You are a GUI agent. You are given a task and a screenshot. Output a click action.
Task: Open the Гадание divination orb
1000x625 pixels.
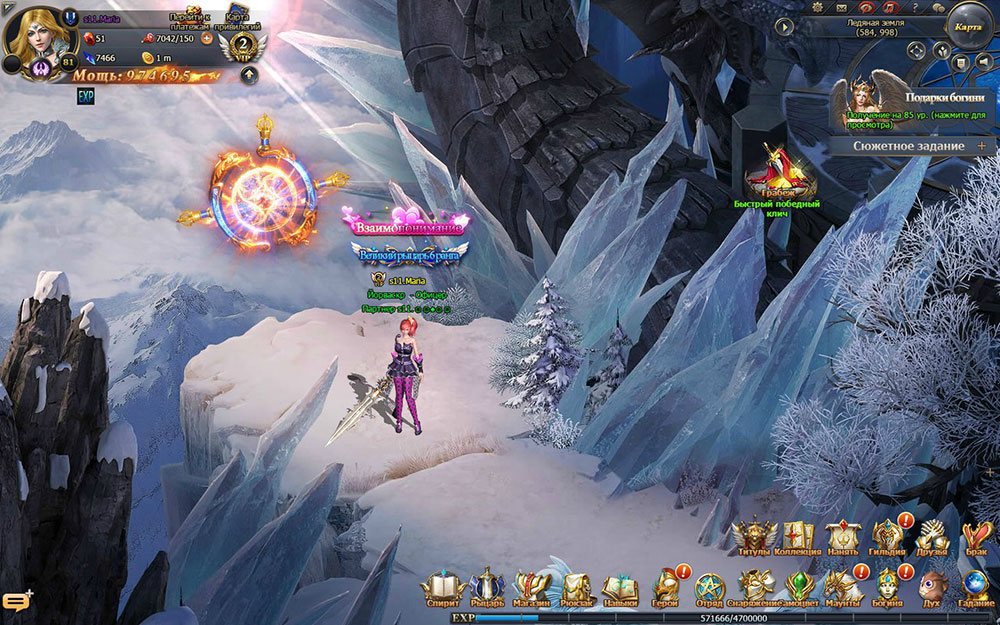(x=976, y=586)
